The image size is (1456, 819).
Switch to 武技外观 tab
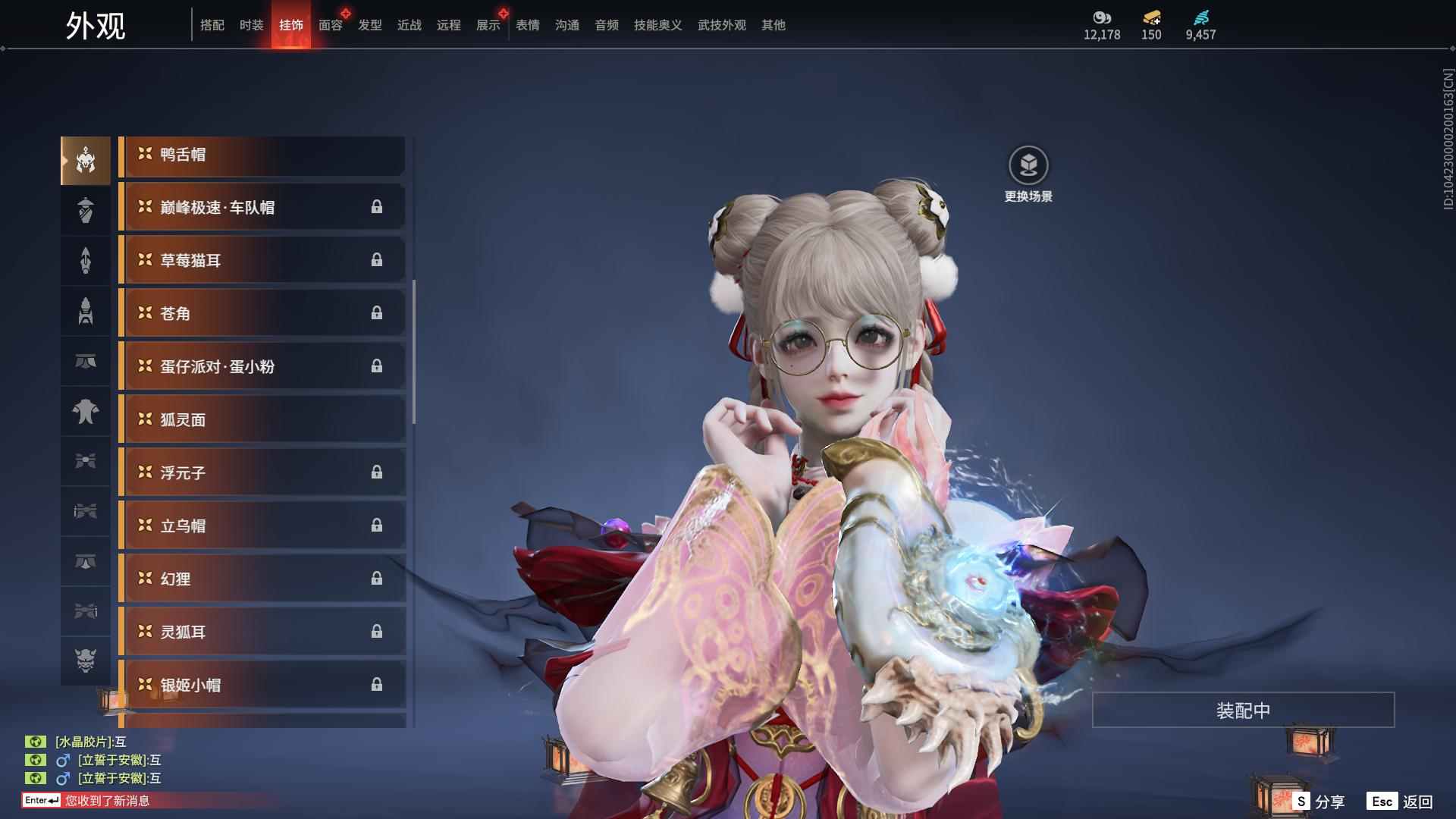pos(721,25)
